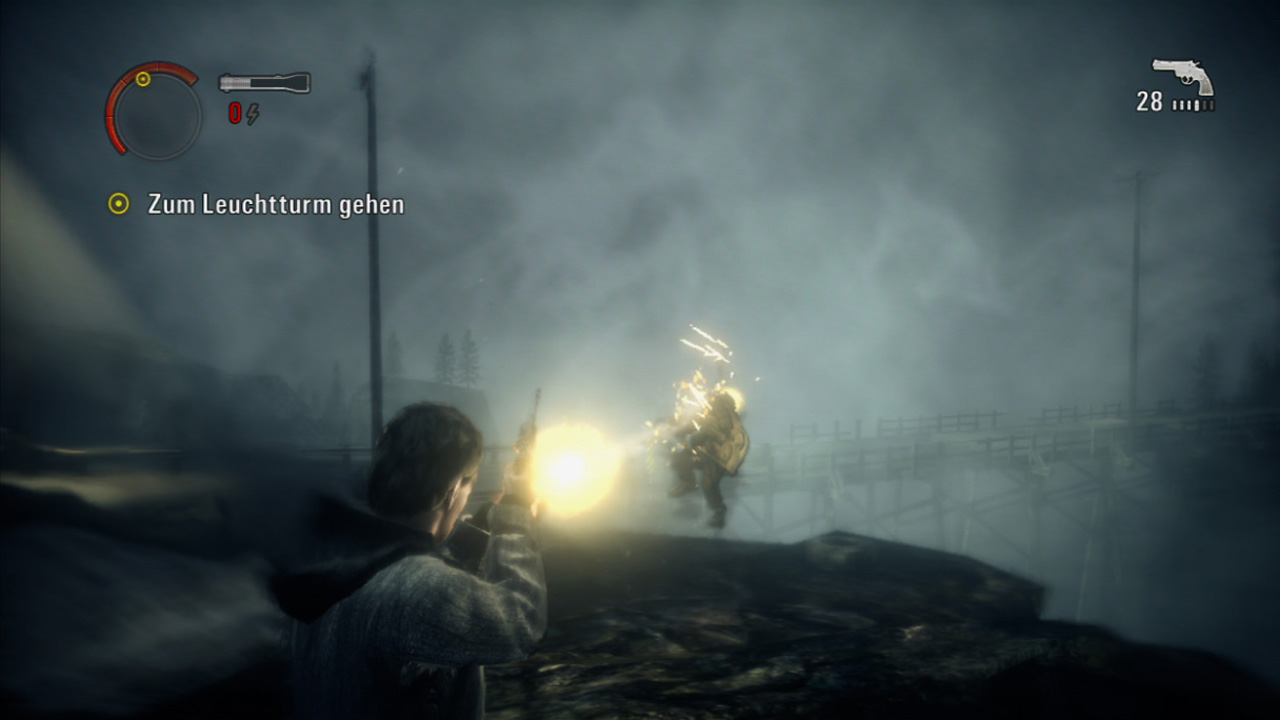Click the marker on the health circle
The height and width of the screenshot is (720, 1280).
tap(143, 79)
